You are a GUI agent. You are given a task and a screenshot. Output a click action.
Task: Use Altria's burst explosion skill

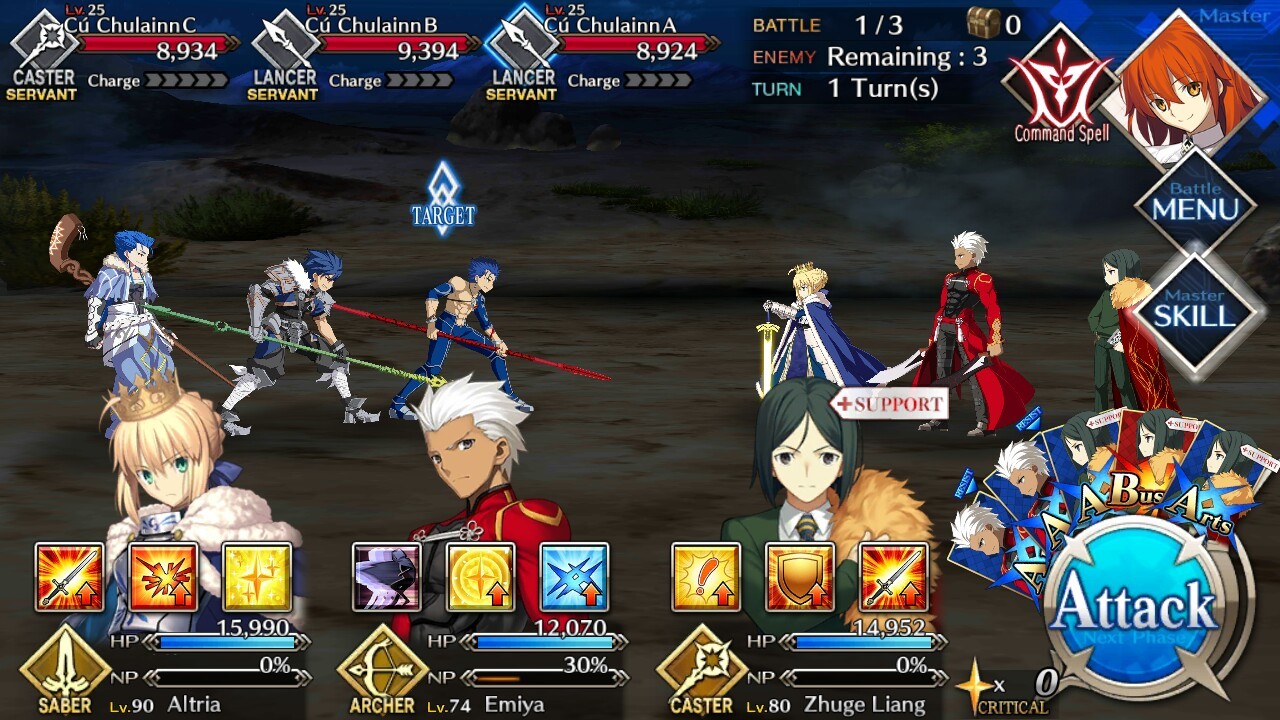[x=163, y=577]
